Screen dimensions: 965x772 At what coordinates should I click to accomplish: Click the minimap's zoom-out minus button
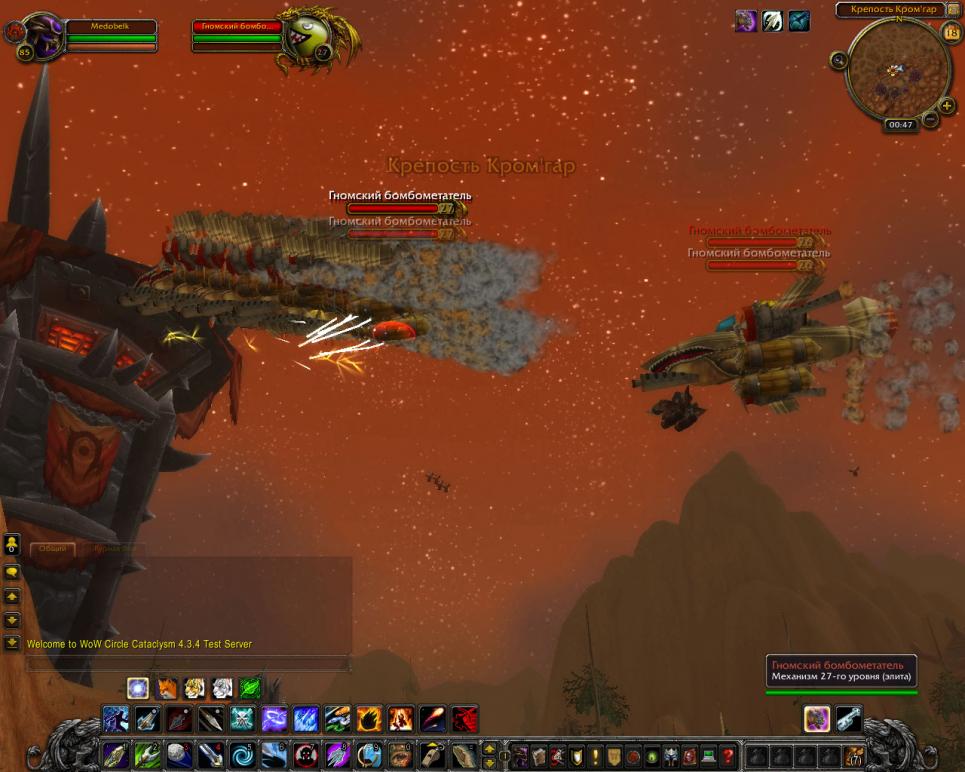[x=930, y=120]
